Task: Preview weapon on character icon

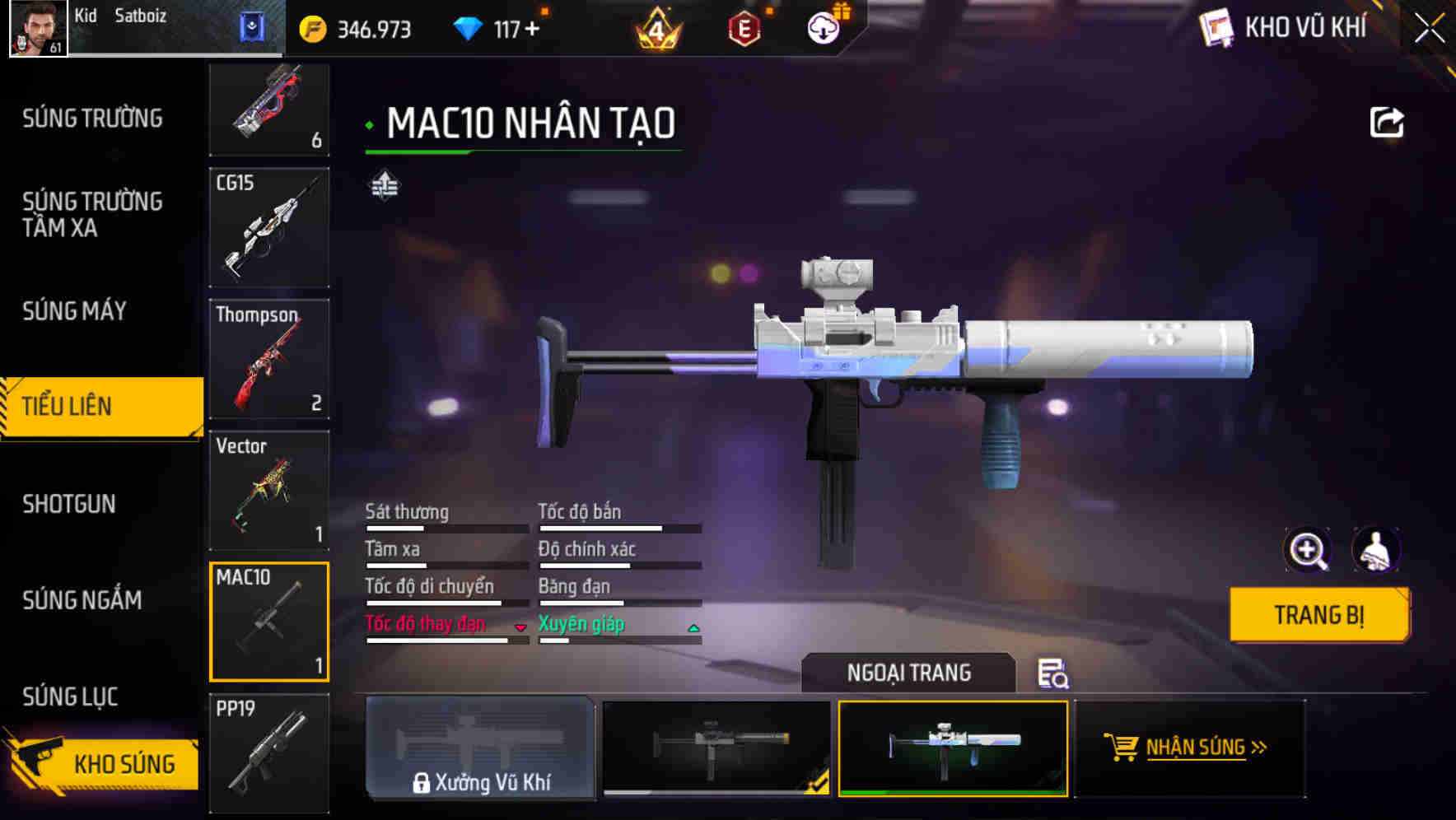Action: click(x=1375, y=550)
